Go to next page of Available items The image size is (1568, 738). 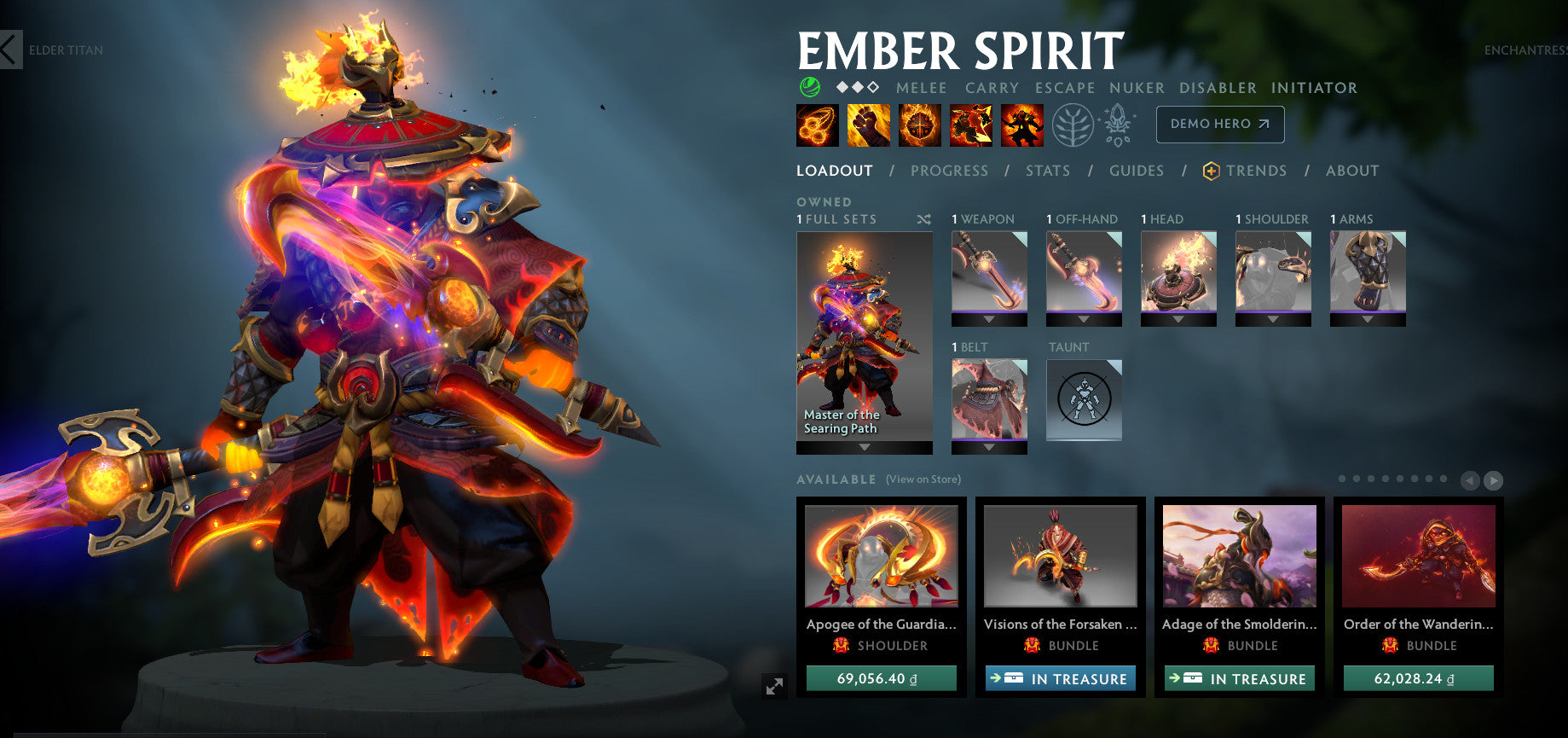(1495, 481)
